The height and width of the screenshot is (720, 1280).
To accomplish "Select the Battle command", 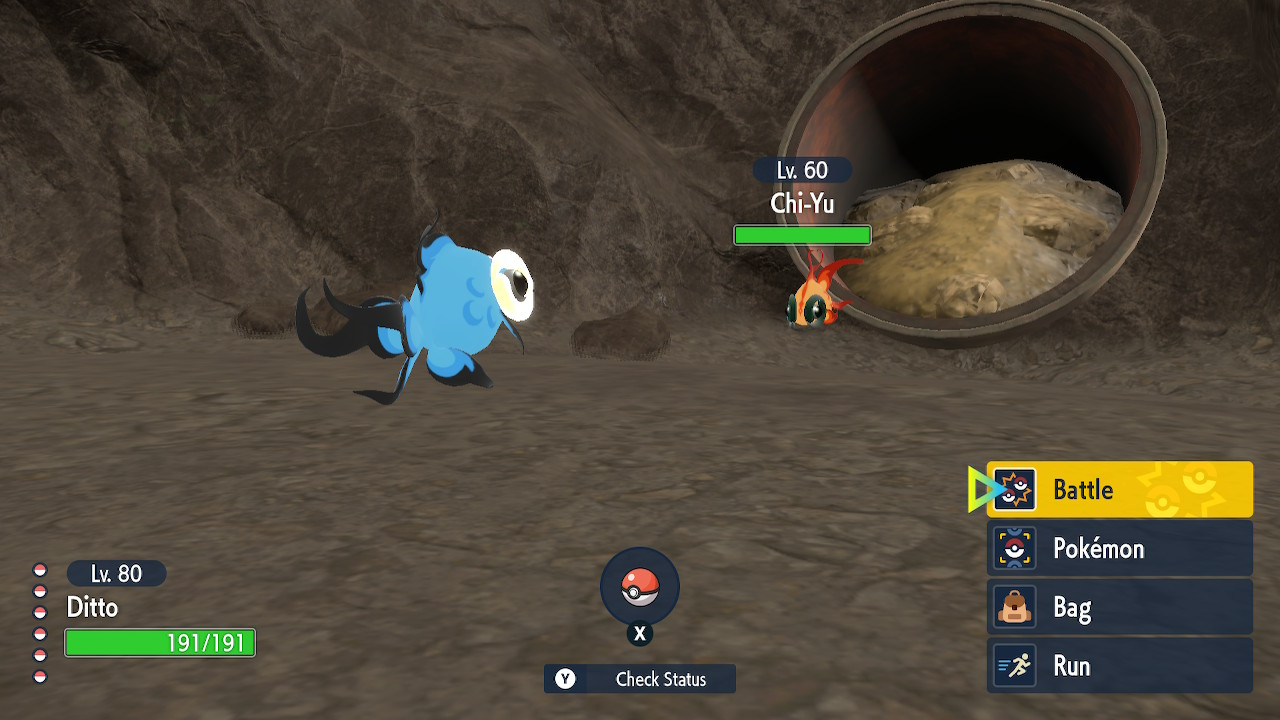I will pos(1119,490).
